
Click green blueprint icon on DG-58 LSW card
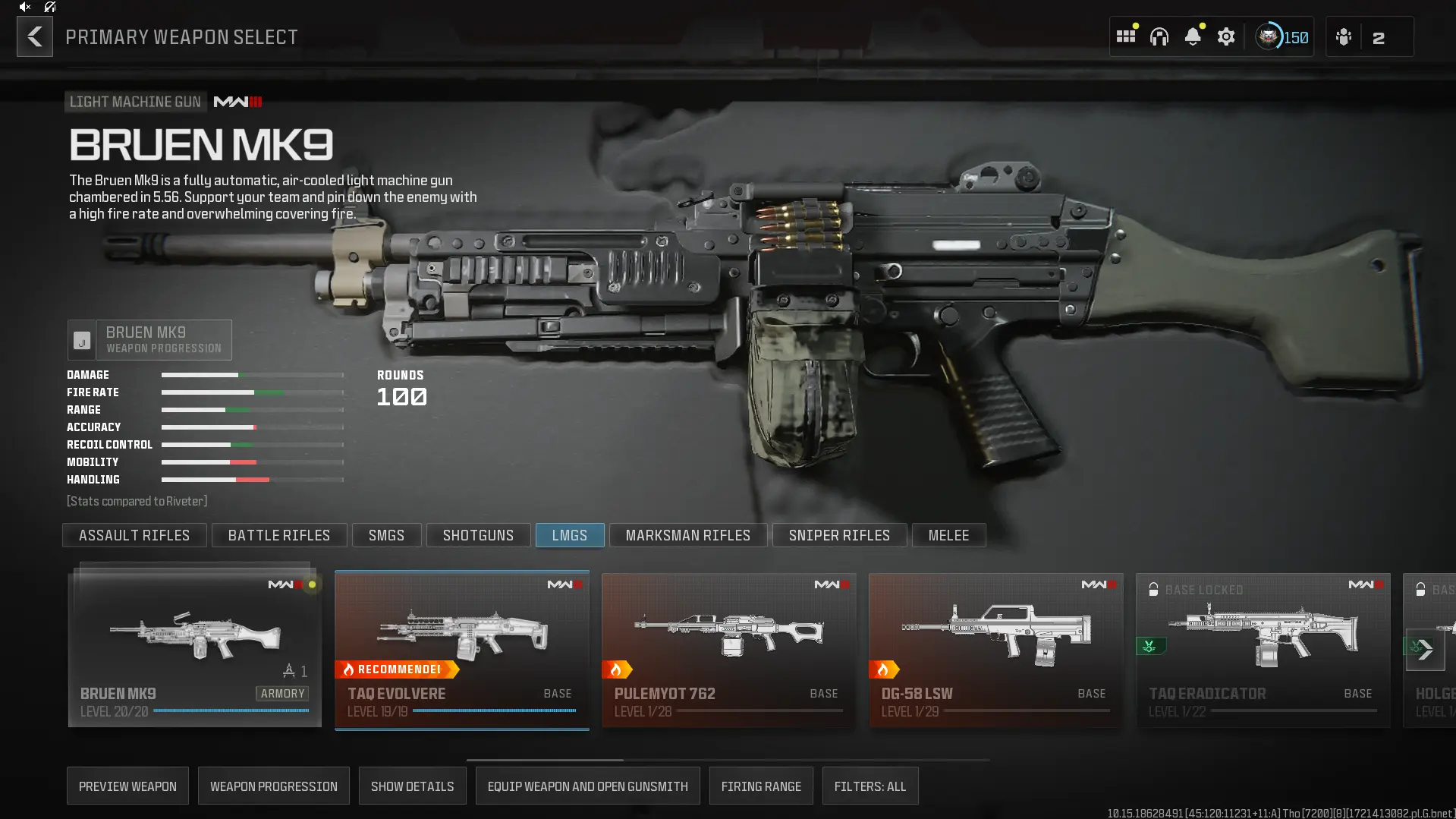1150,646
